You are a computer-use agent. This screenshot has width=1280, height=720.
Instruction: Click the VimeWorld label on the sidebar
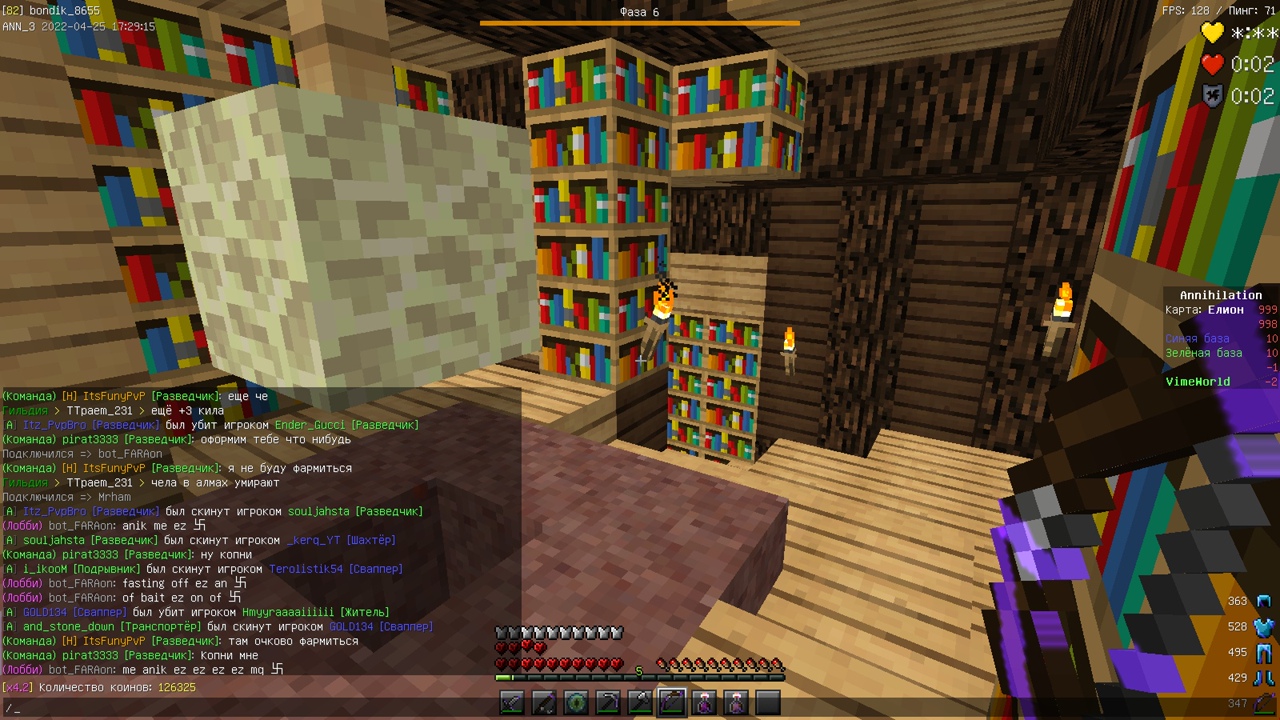pyautogui.click(x=1199, y=381)
